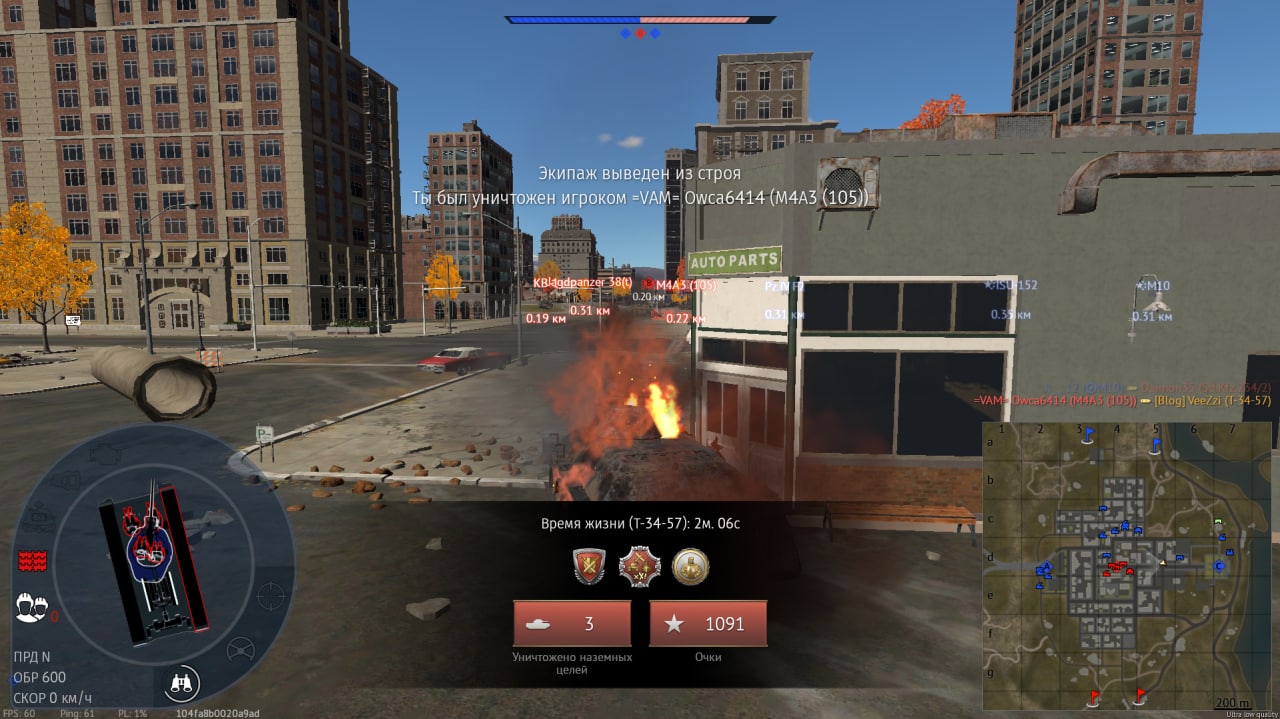
Task: Select the gunsight crosshair icon
Action: point(270,596)
